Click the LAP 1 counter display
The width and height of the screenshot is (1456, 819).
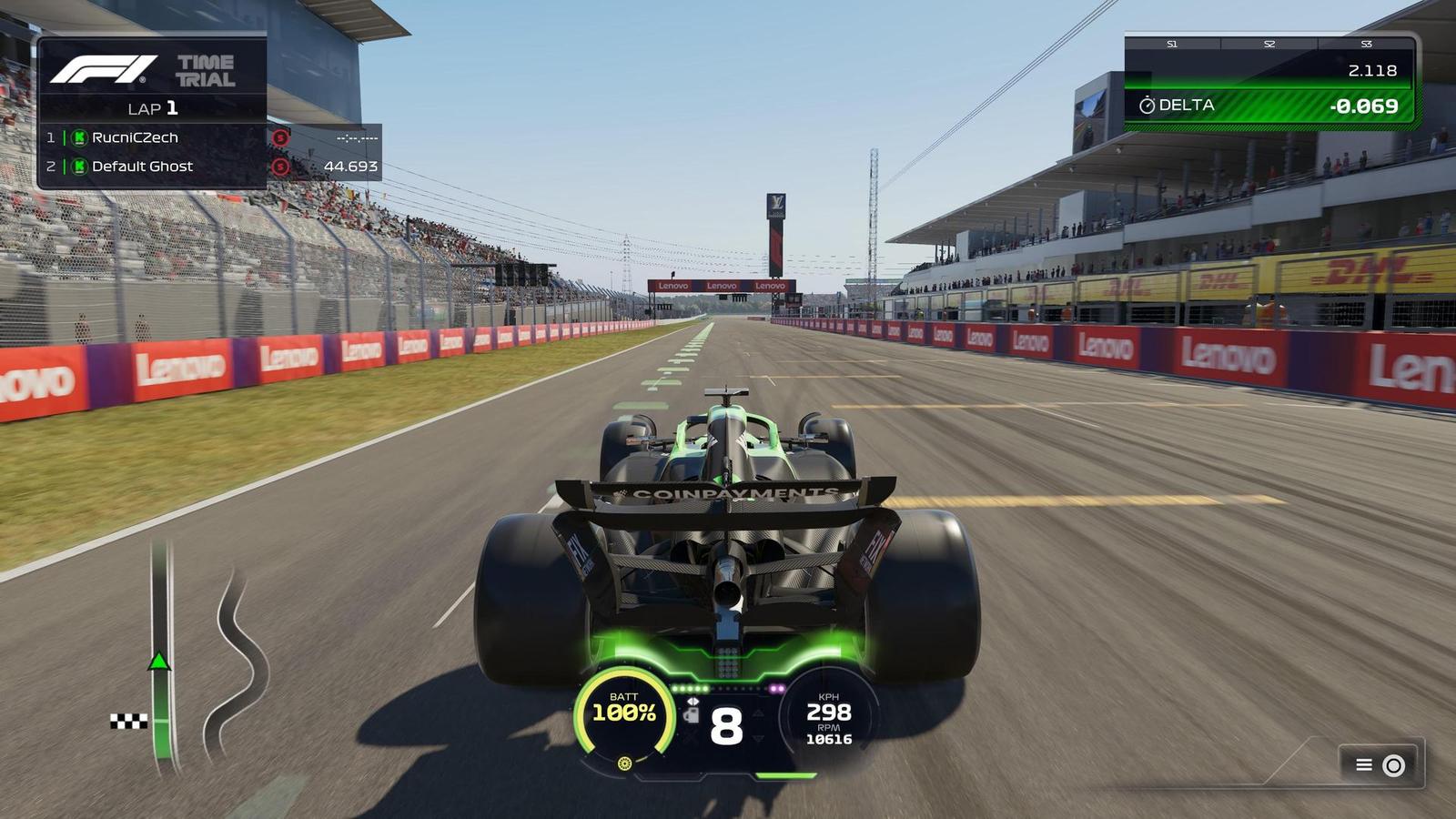[153, 107]
